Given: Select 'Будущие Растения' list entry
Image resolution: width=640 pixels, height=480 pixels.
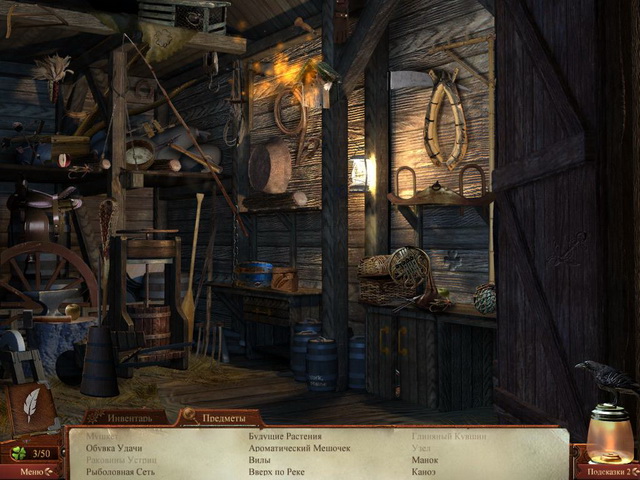Looking at the screenshot, I should [285, 437].
